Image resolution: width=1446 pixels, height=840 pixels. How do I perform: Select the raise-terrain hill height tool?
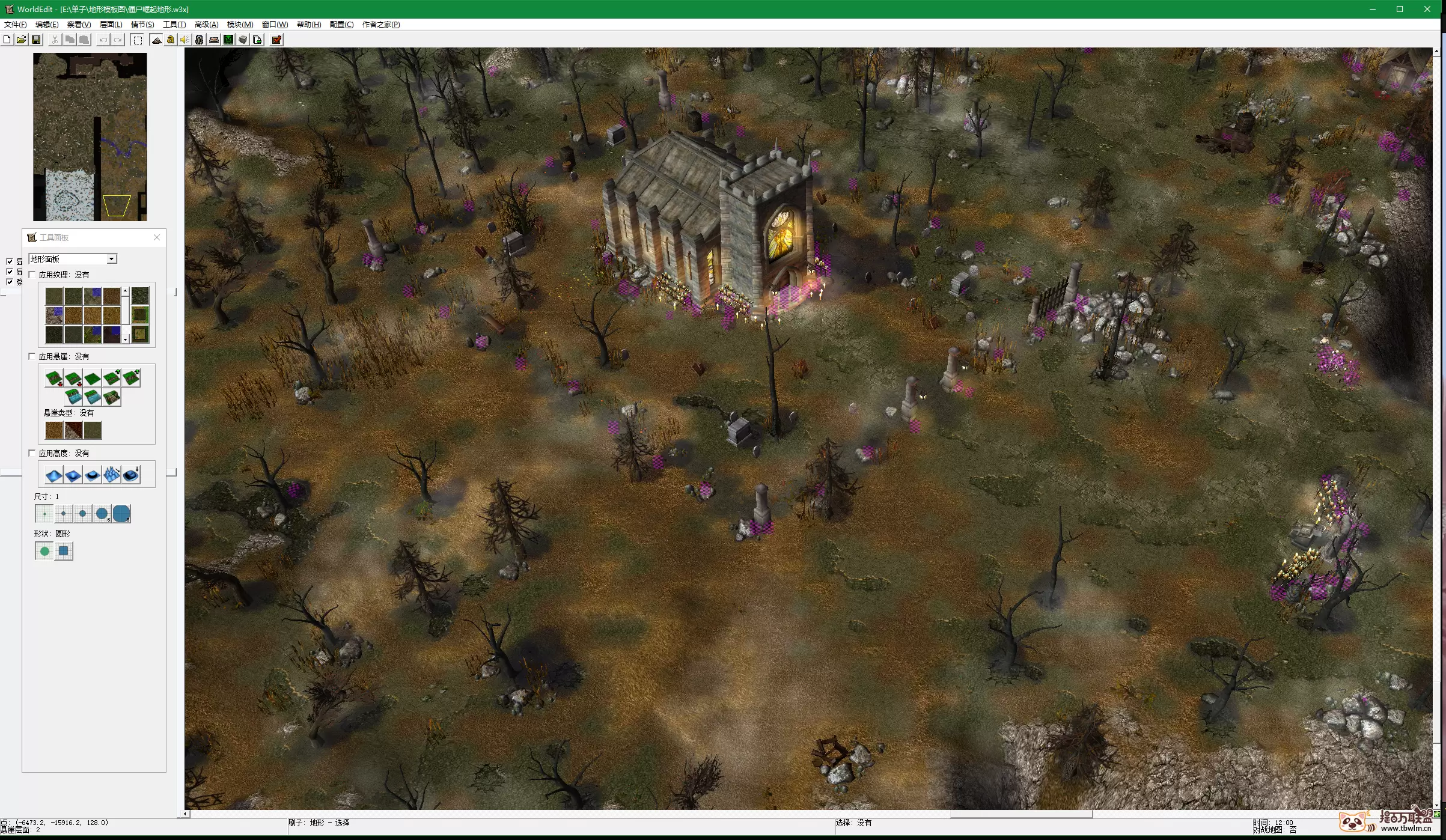[x=53, y=475]
